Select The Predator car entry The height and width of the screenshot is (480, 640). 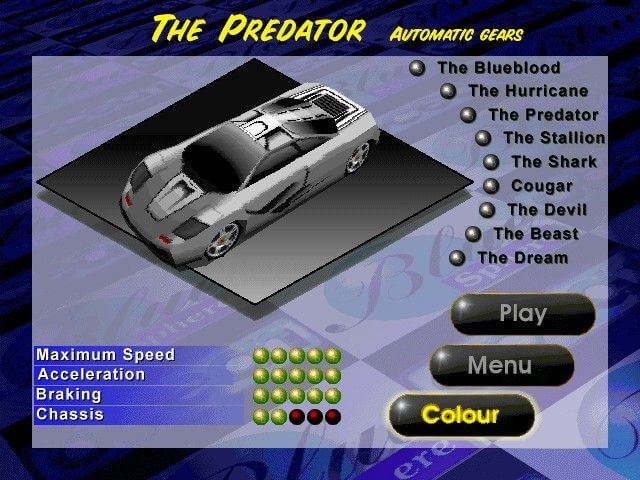pos(542,115)
